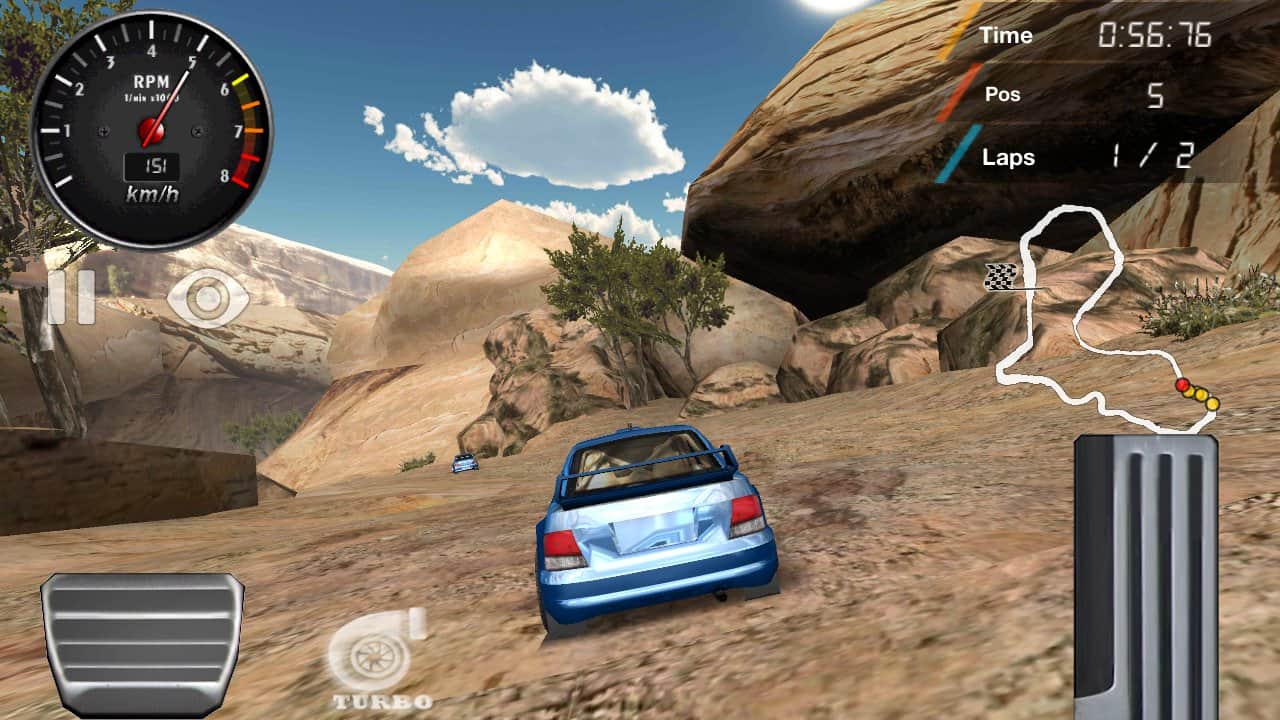Switch camera view with the eye icon
The image size is (1280, 720).
pyautogui.click(x=208, y=298)
